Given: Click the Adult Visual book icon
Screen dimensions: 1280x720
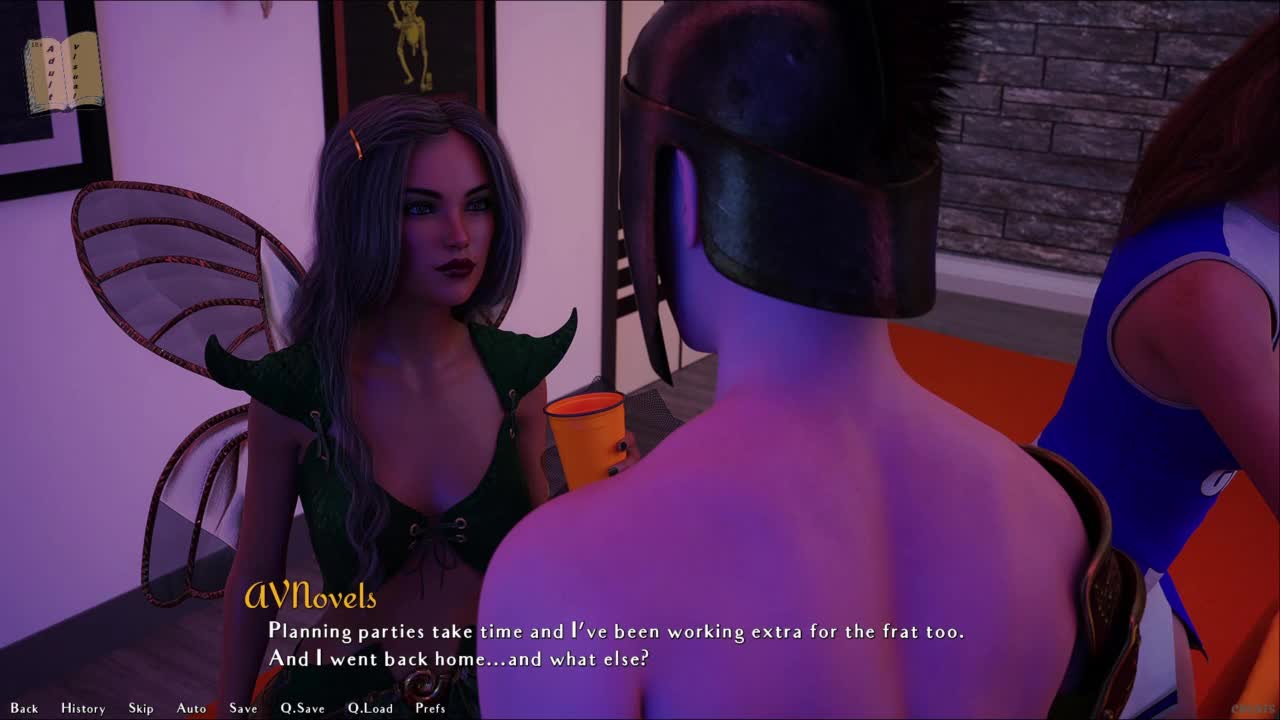Looking at the screenshot, I should click(63, 72).
